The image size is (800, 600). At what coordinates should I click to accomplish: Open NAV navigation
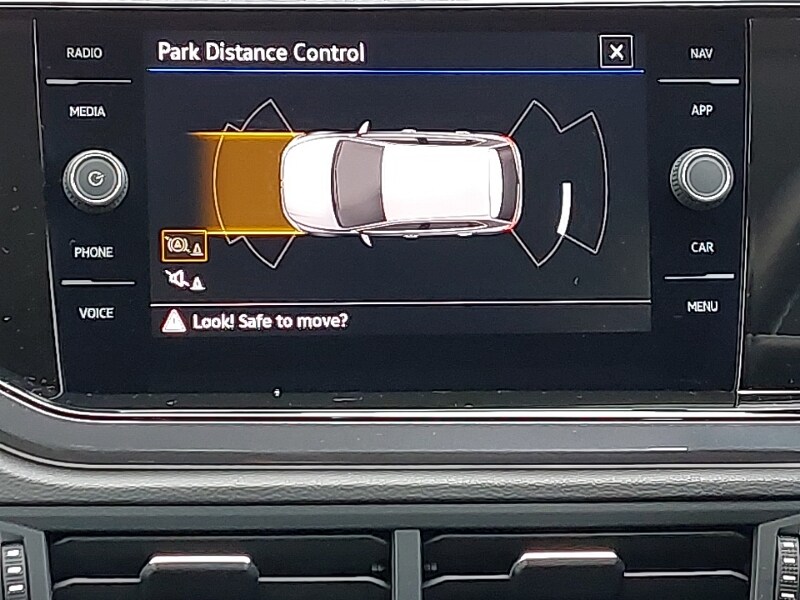[702, 53]
